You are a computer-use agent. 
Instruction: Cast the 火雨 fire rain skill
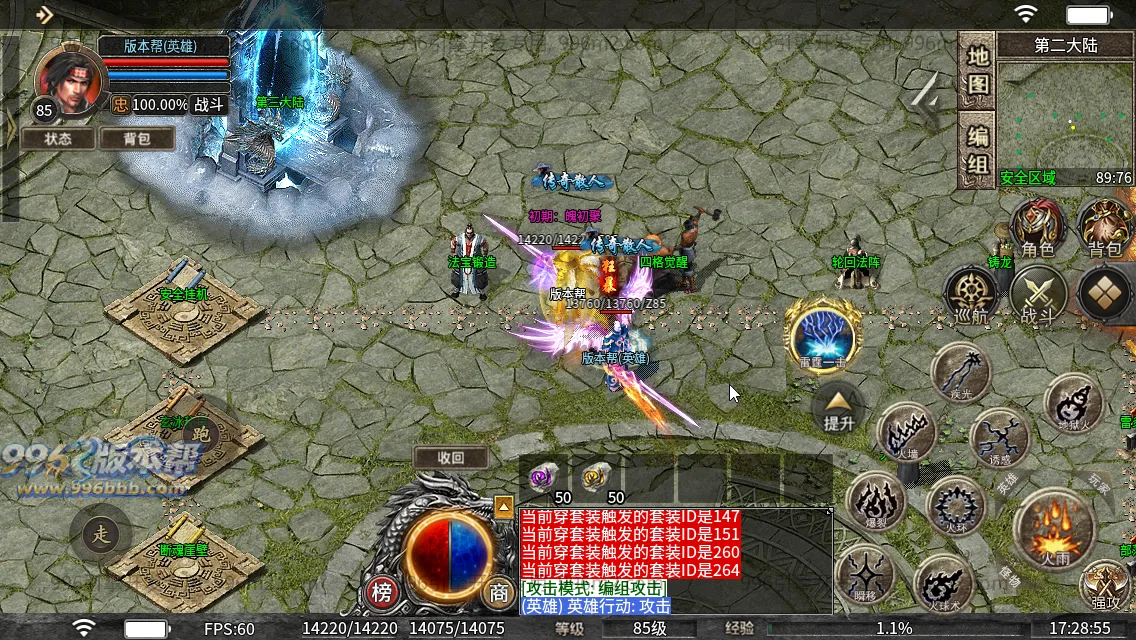pyautogui.click(x=1053, y=527)
